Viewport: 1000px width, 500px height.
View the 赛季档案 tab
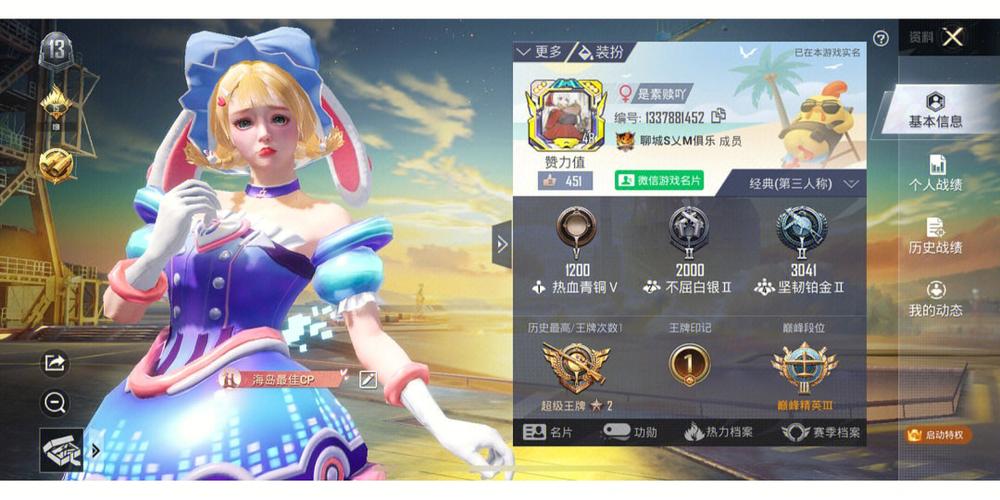point(821,433)
